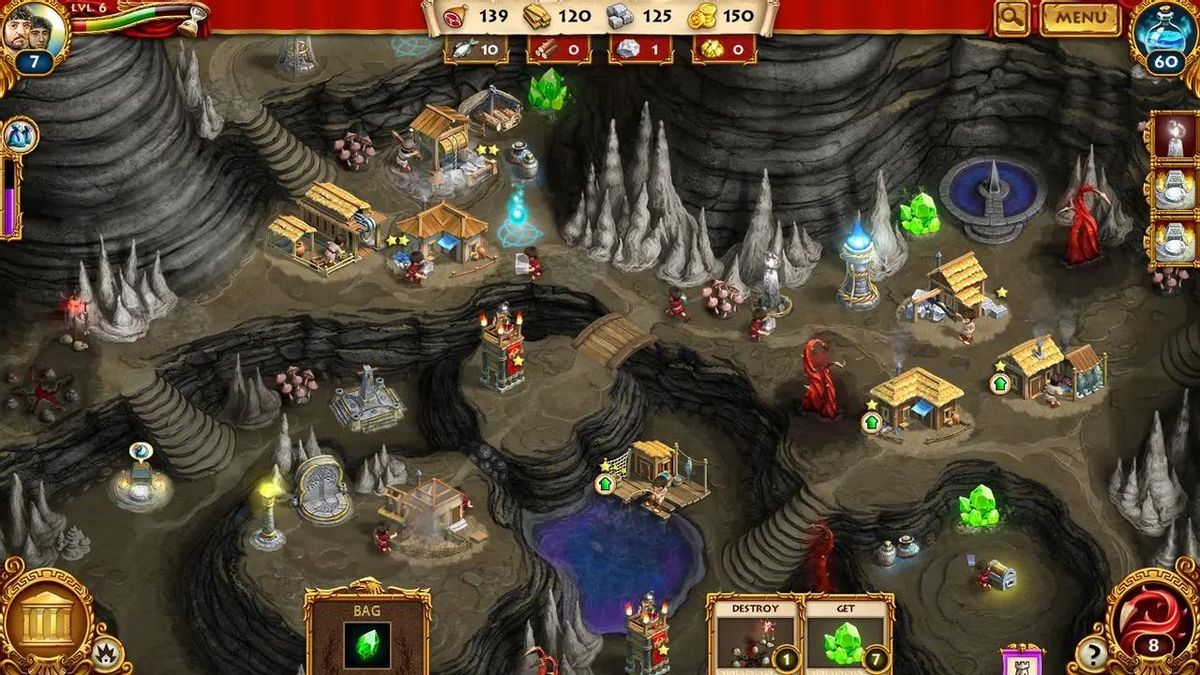
Task: Select the Get green crystals objective card
Action: click(x=848, y=634)
